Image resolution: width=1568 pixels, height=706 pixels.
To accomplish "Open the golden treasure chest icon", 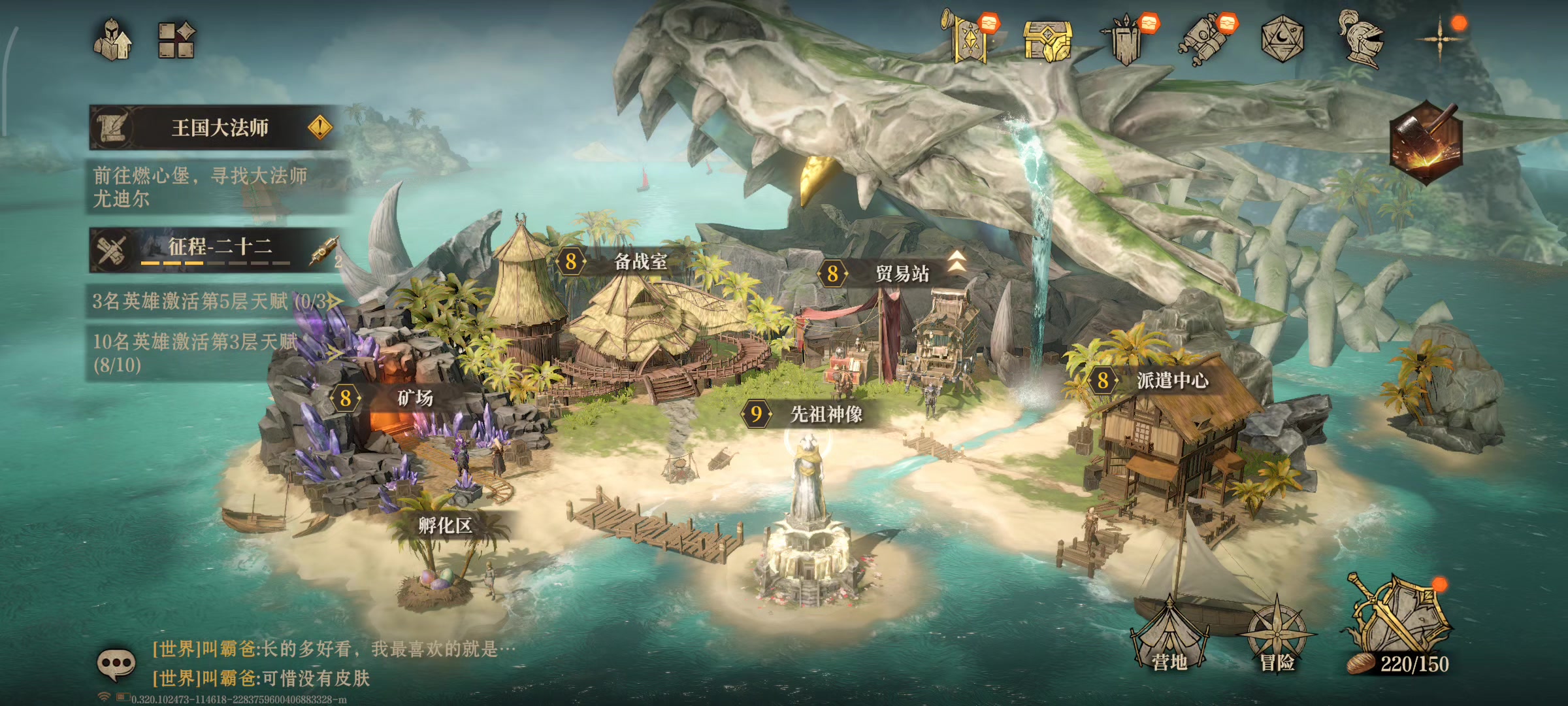I will click(1047, 41).
